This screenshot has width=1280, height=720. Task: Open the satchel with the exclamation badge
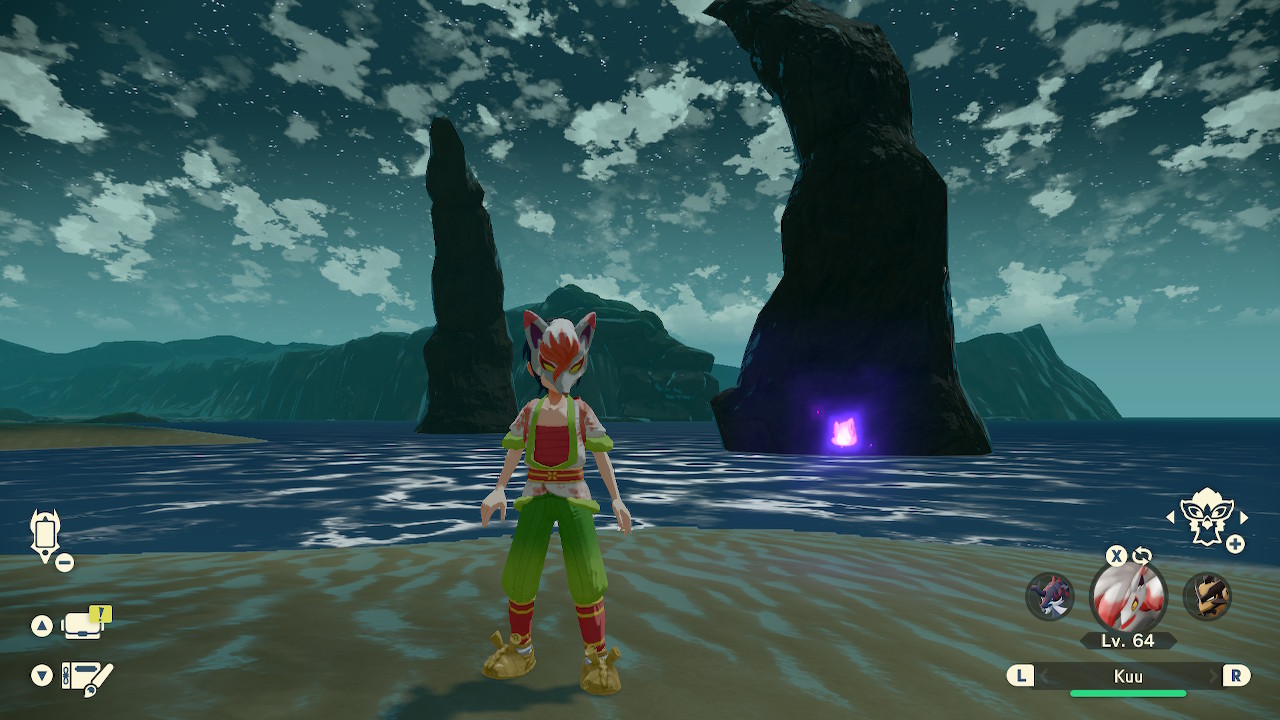tap(83, 625)
